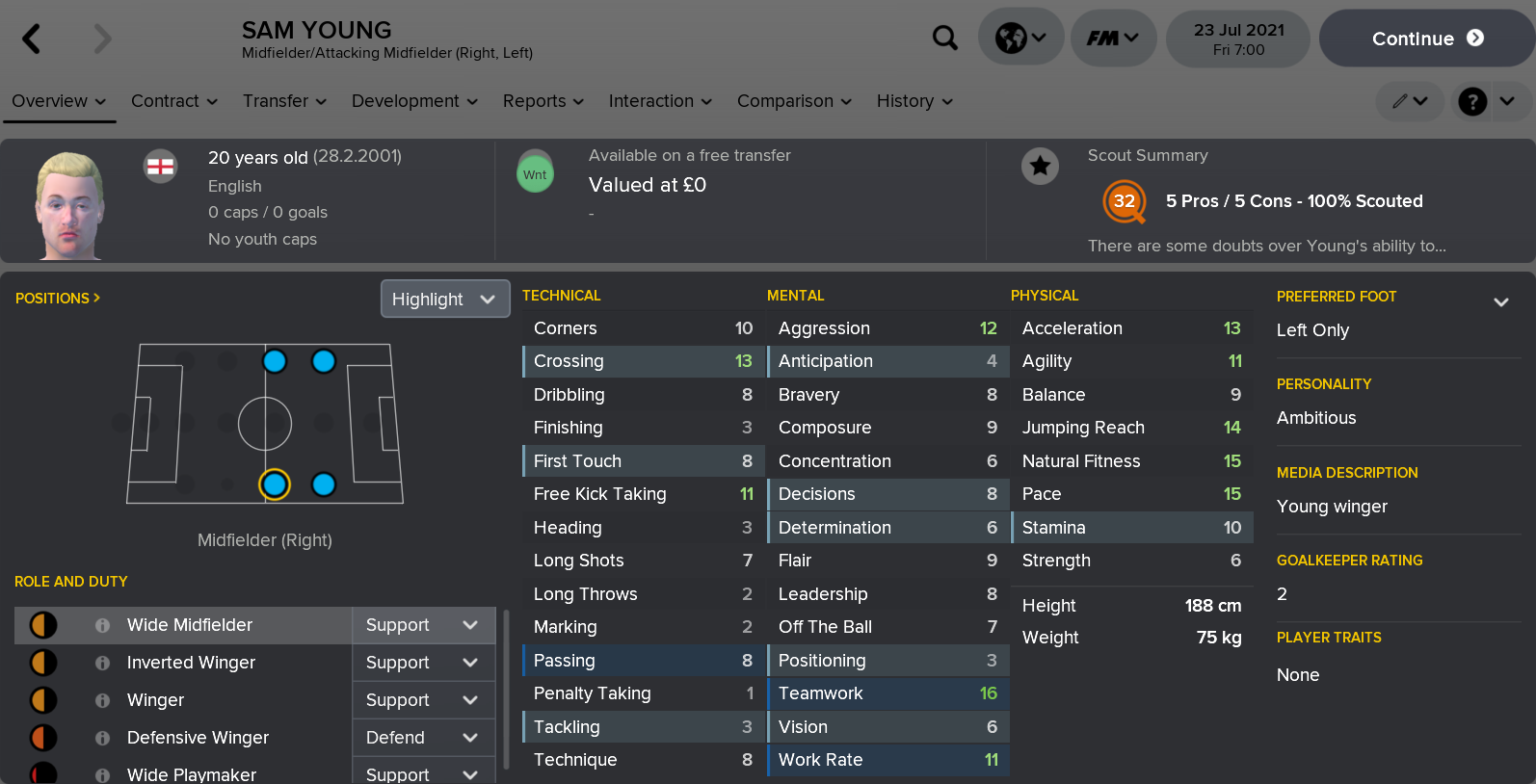This screenshot has width=1536, height=784.
Task: Click the transfer status 'Wnt' icon
Action: (536, 172)
